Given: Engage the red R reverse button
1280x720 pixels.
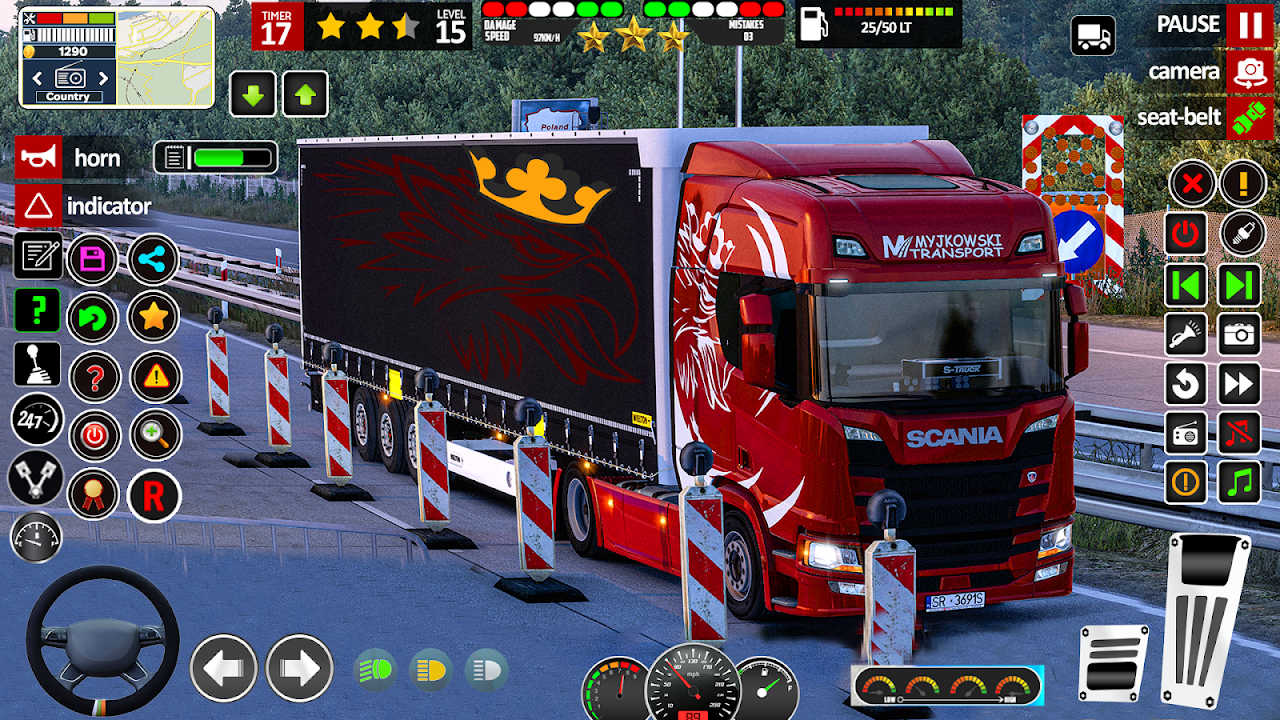Looking at the screenshot, I should pos(154,495).
